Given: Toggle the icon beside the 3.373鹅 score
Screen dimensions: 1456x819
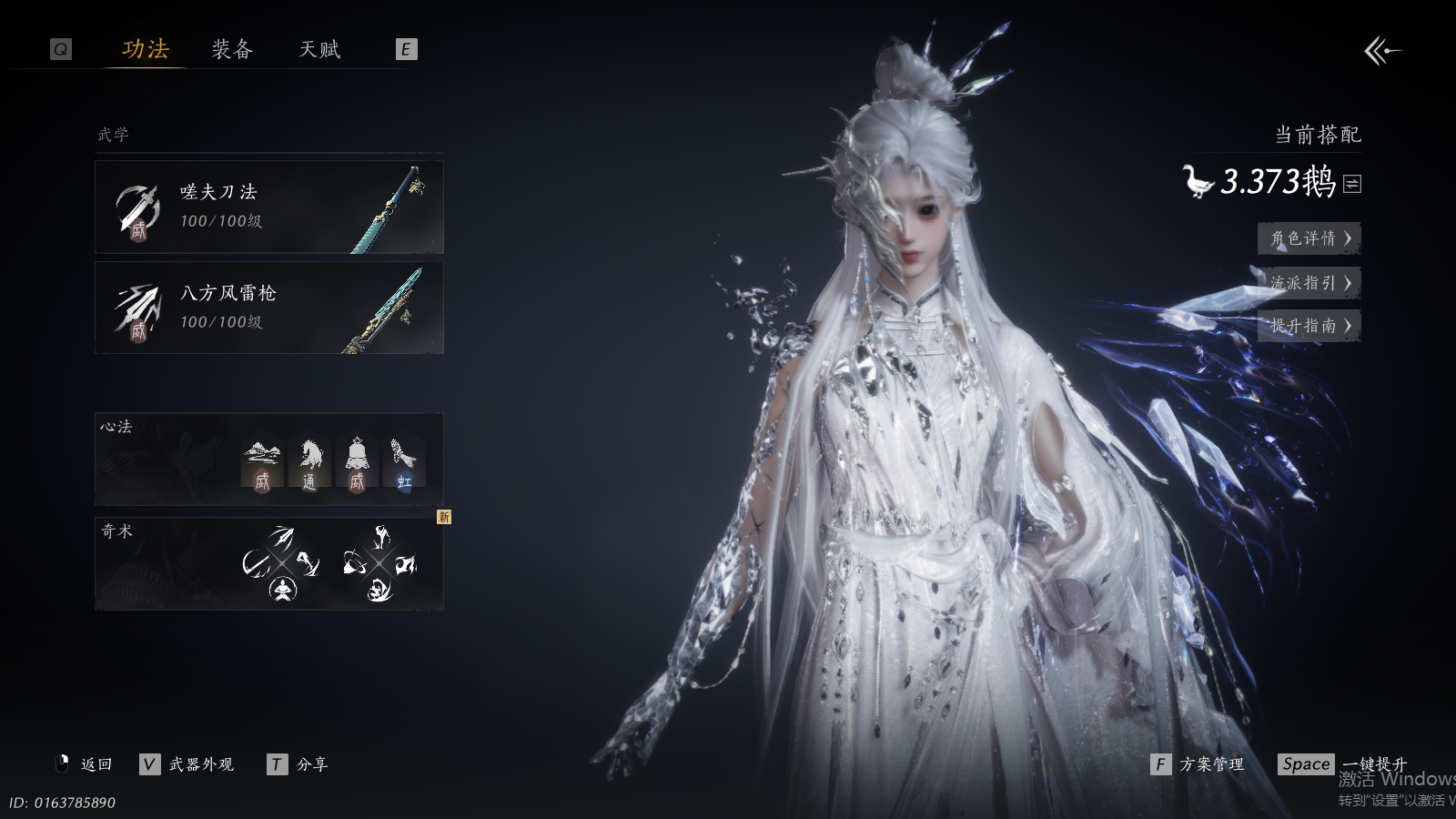Looking at the screenshot, I should click(1352, 184).
